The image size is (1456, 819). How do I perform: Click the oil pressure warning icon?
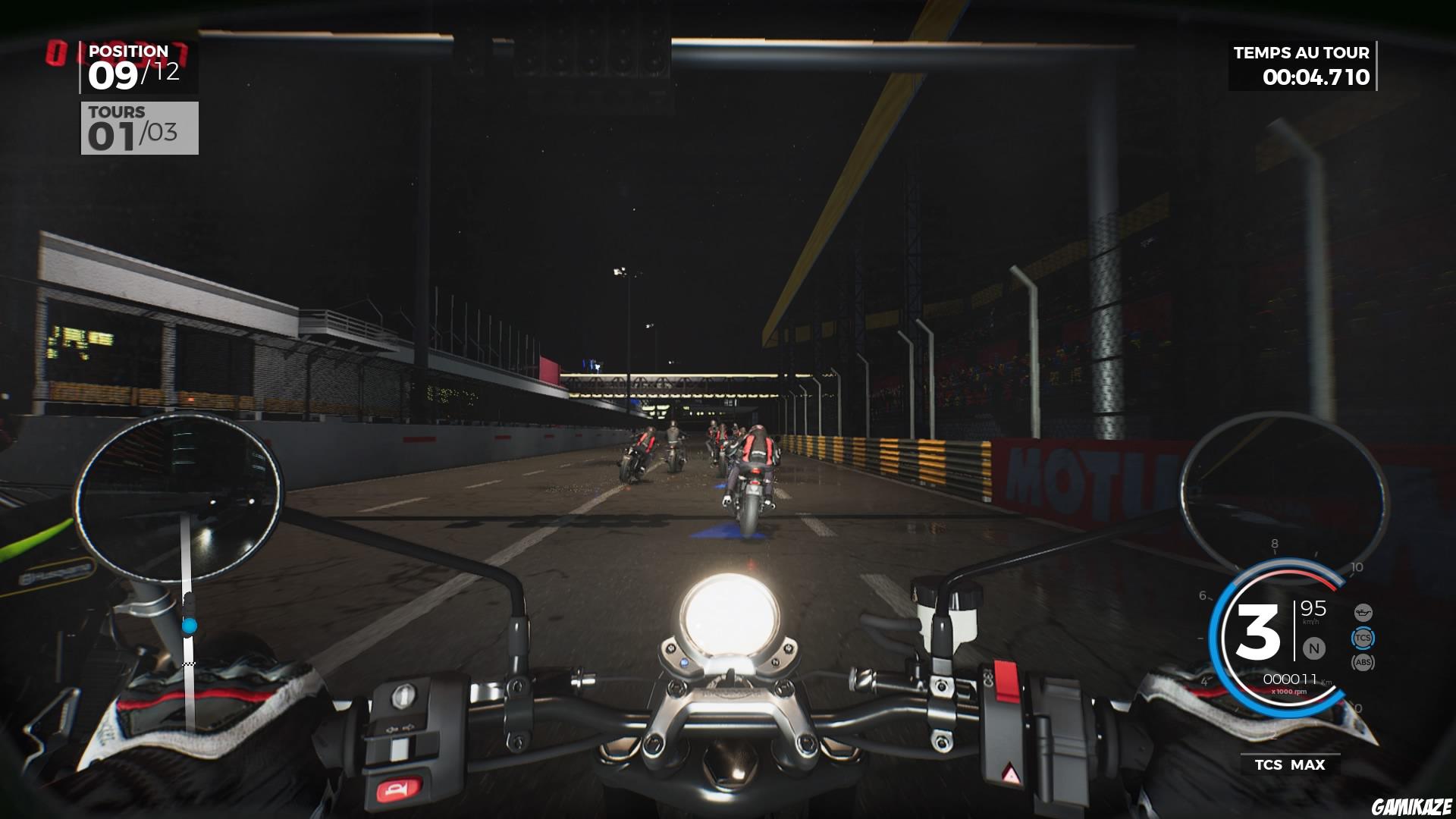click(1363, 612)
